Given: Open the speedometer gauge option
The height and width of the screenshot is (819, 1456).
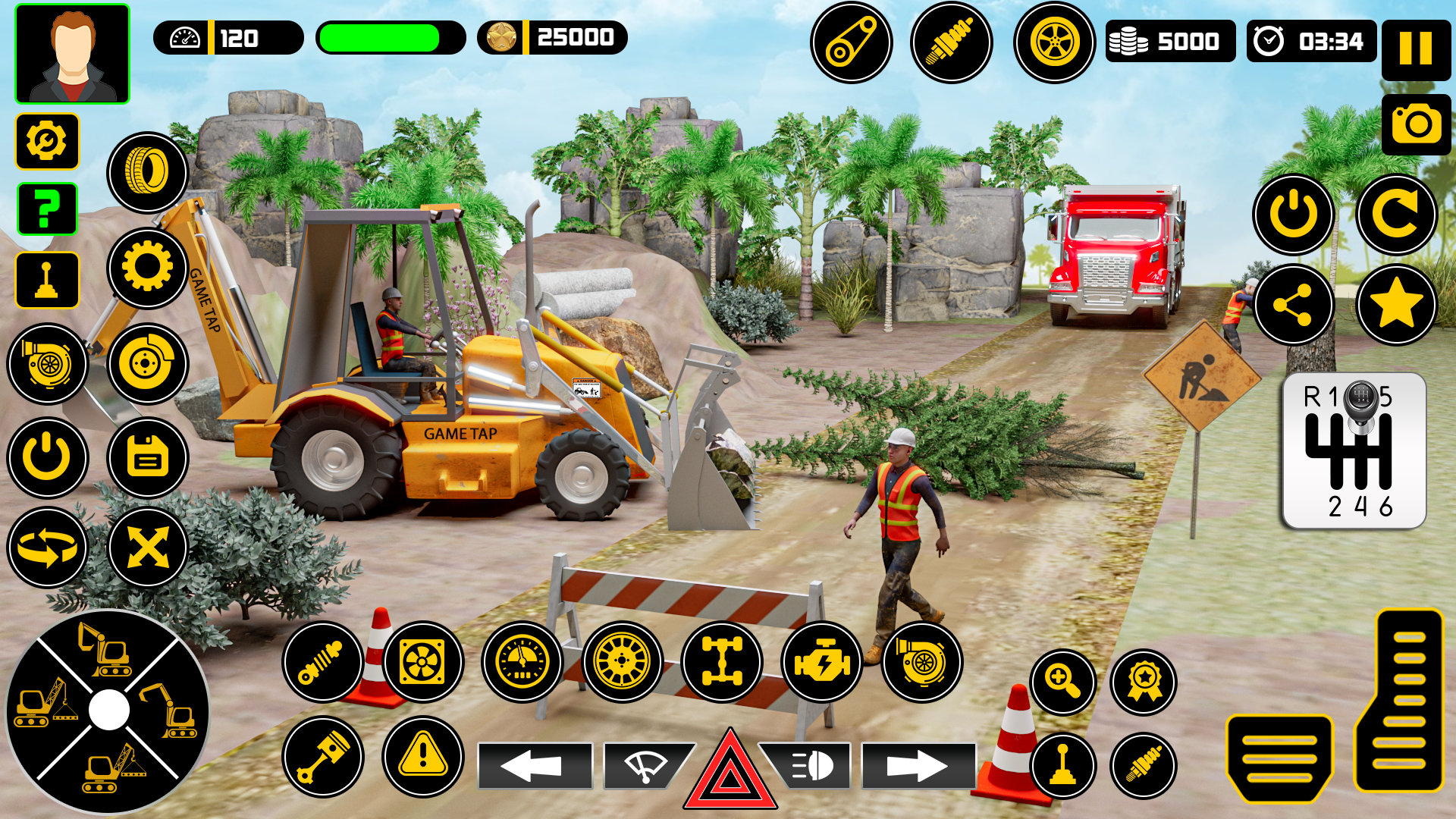Looking at the screenshot, I should (x=521, y=662).
